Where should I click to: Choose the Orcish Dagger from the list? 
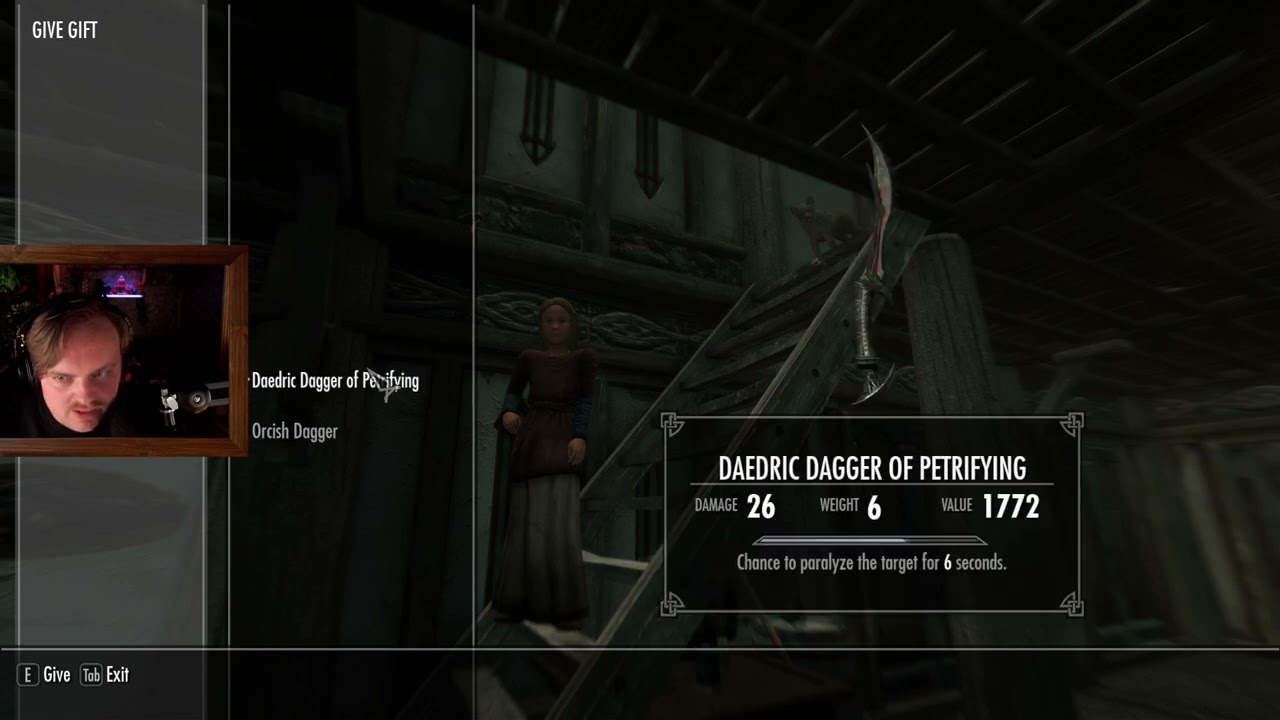click(x=294, y=432)
